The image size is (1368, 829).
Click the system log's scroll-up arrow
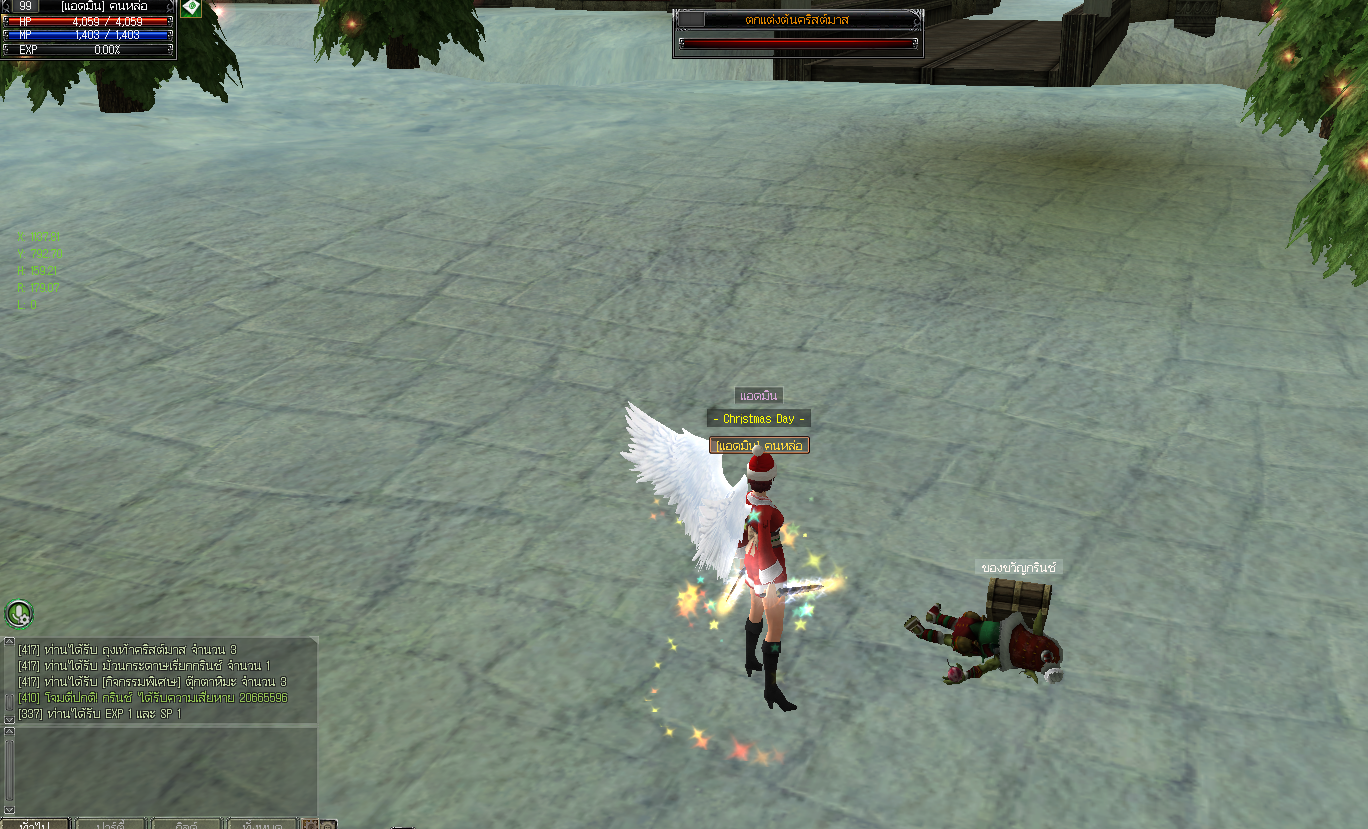click(9, 643)
